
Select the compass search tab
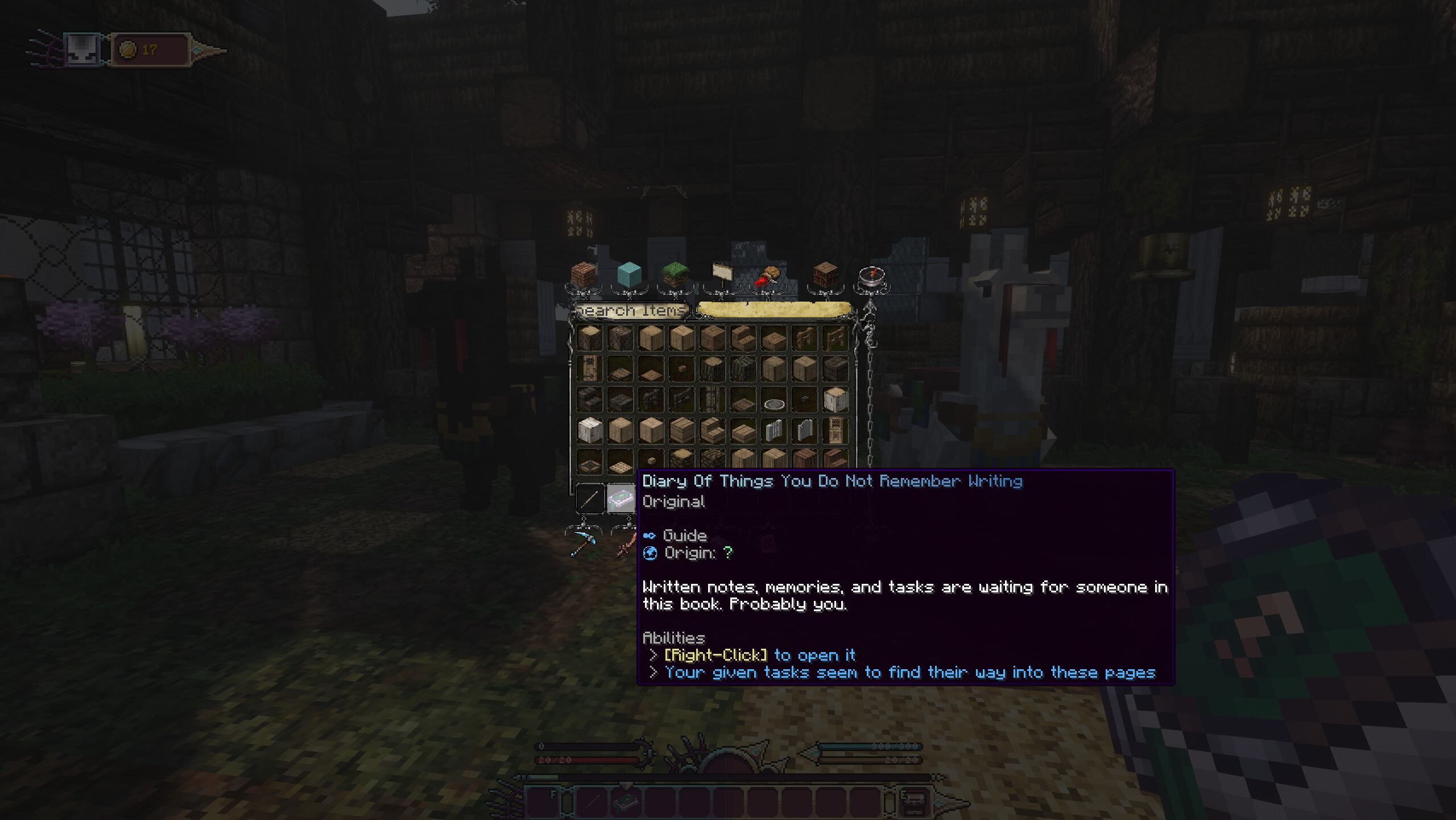tap(871, 277)
